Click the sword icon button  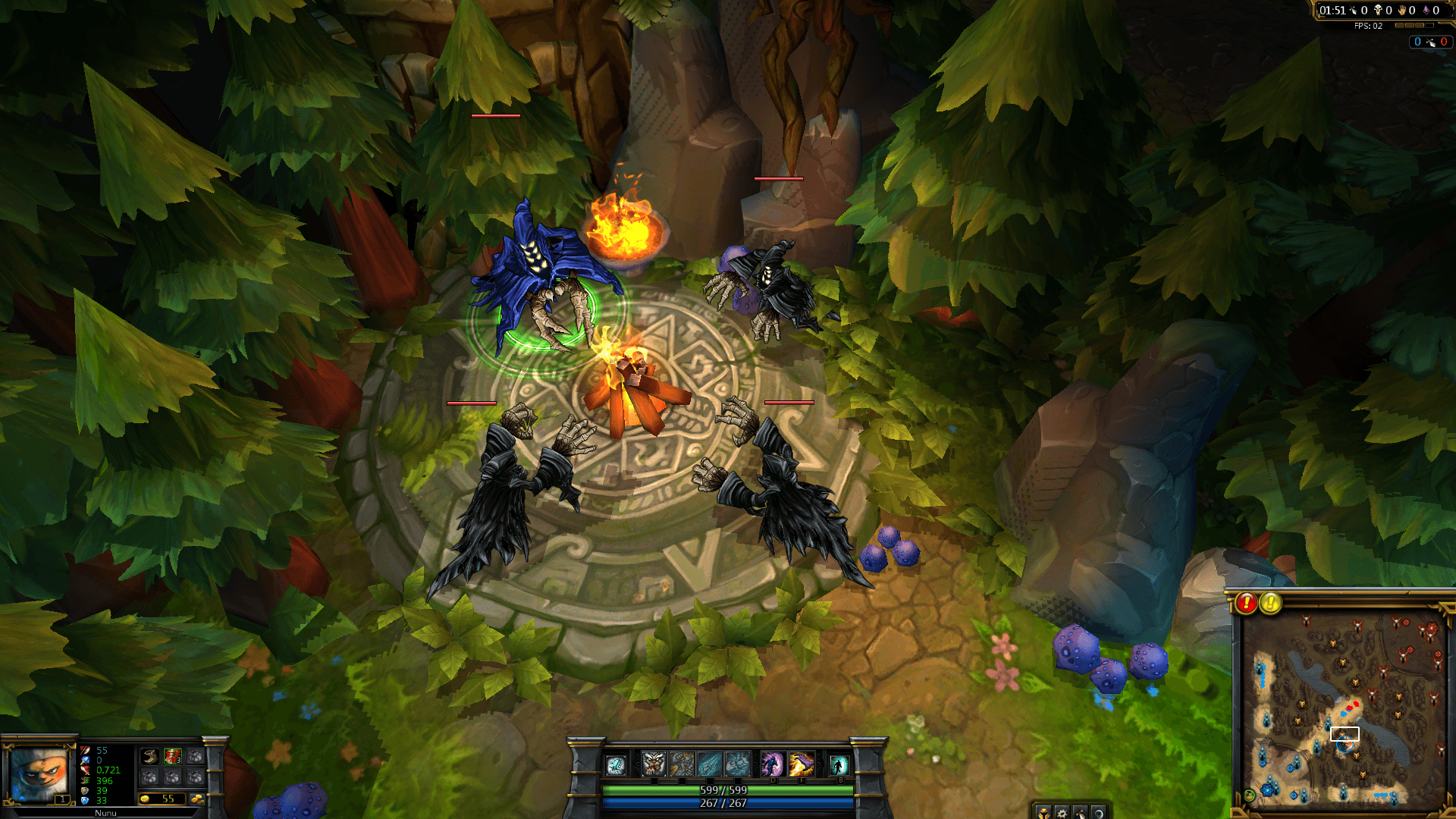(x=1080, y=812)
